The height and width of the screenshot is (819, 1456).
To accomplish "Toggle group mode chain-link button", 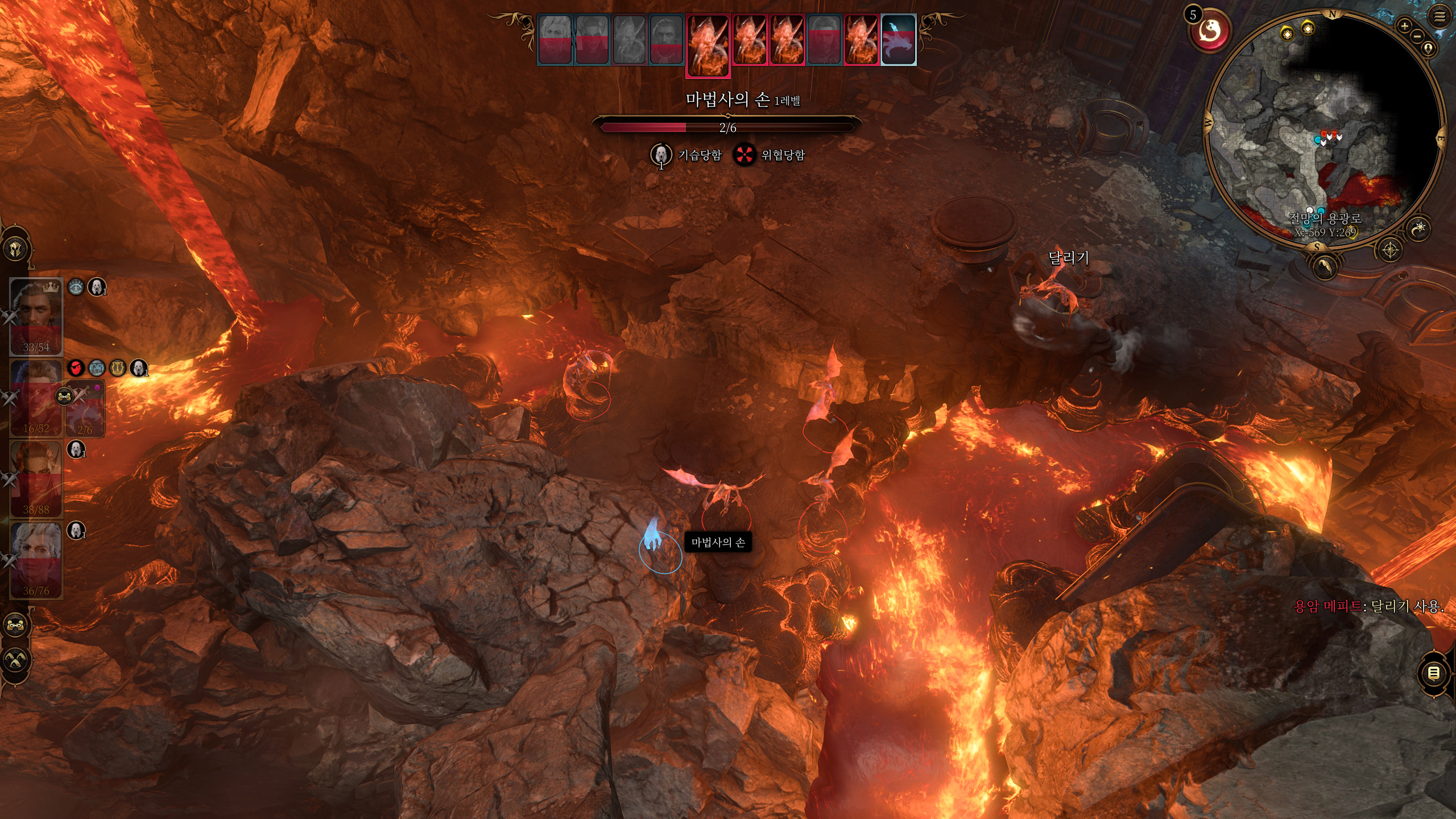I will pos(15,625).
